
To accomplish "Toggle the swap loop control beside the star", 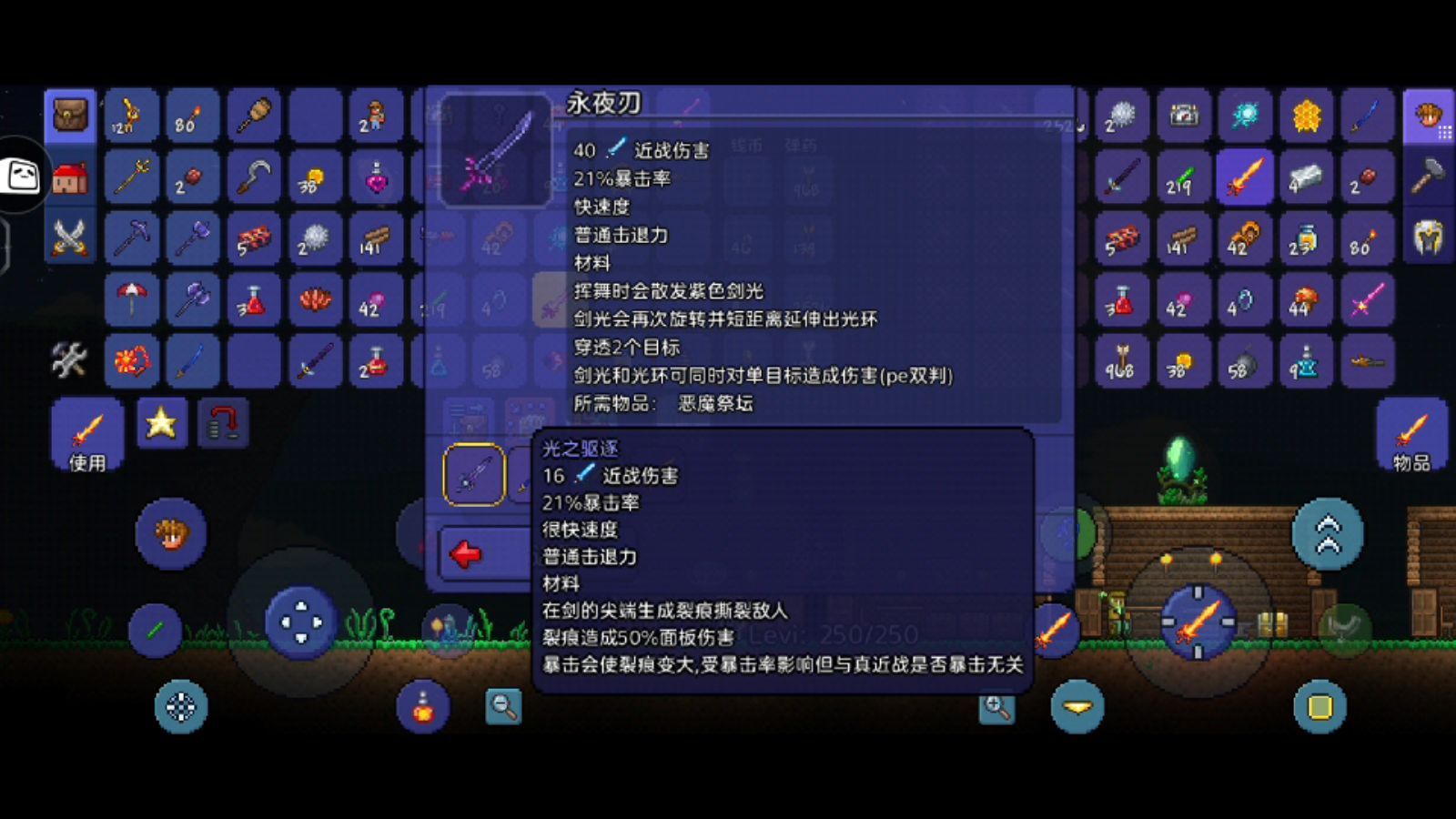I will (223, 421).
